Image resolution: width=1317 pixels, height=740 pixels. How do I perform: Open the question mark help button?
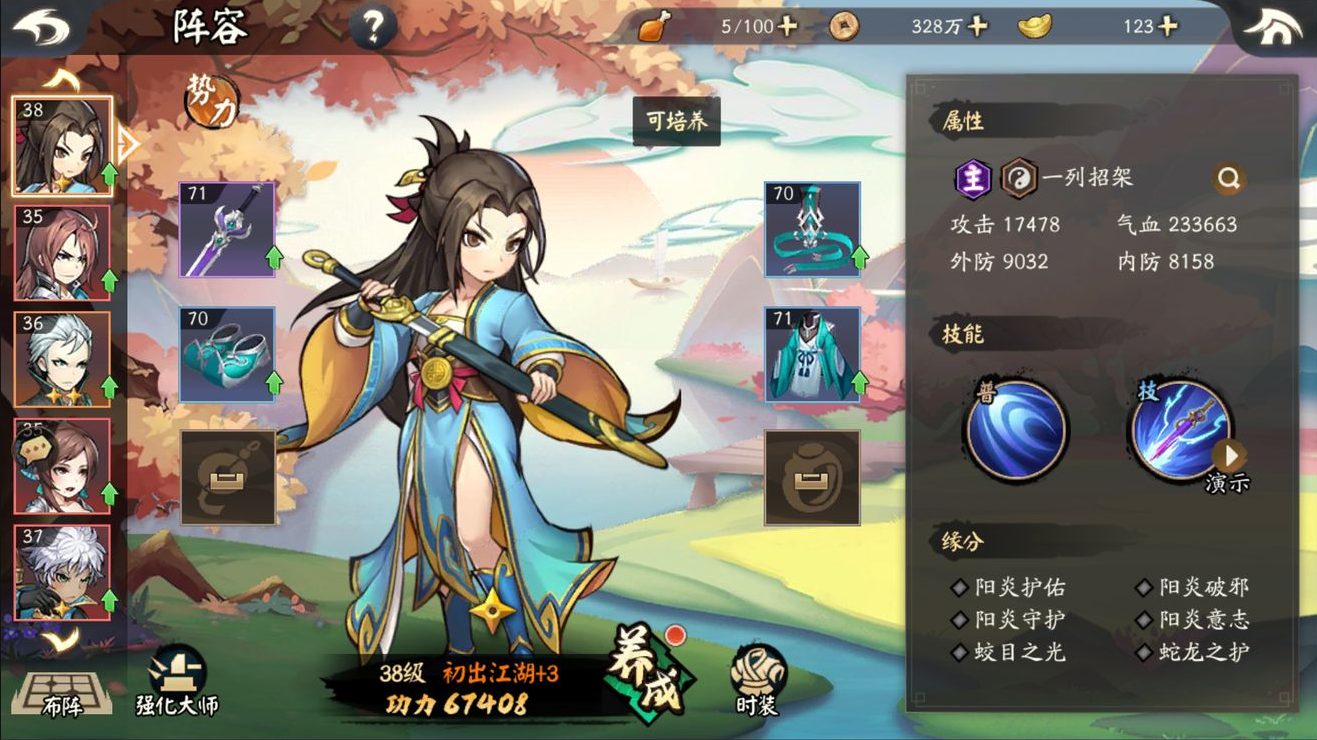tap(373, 27)
